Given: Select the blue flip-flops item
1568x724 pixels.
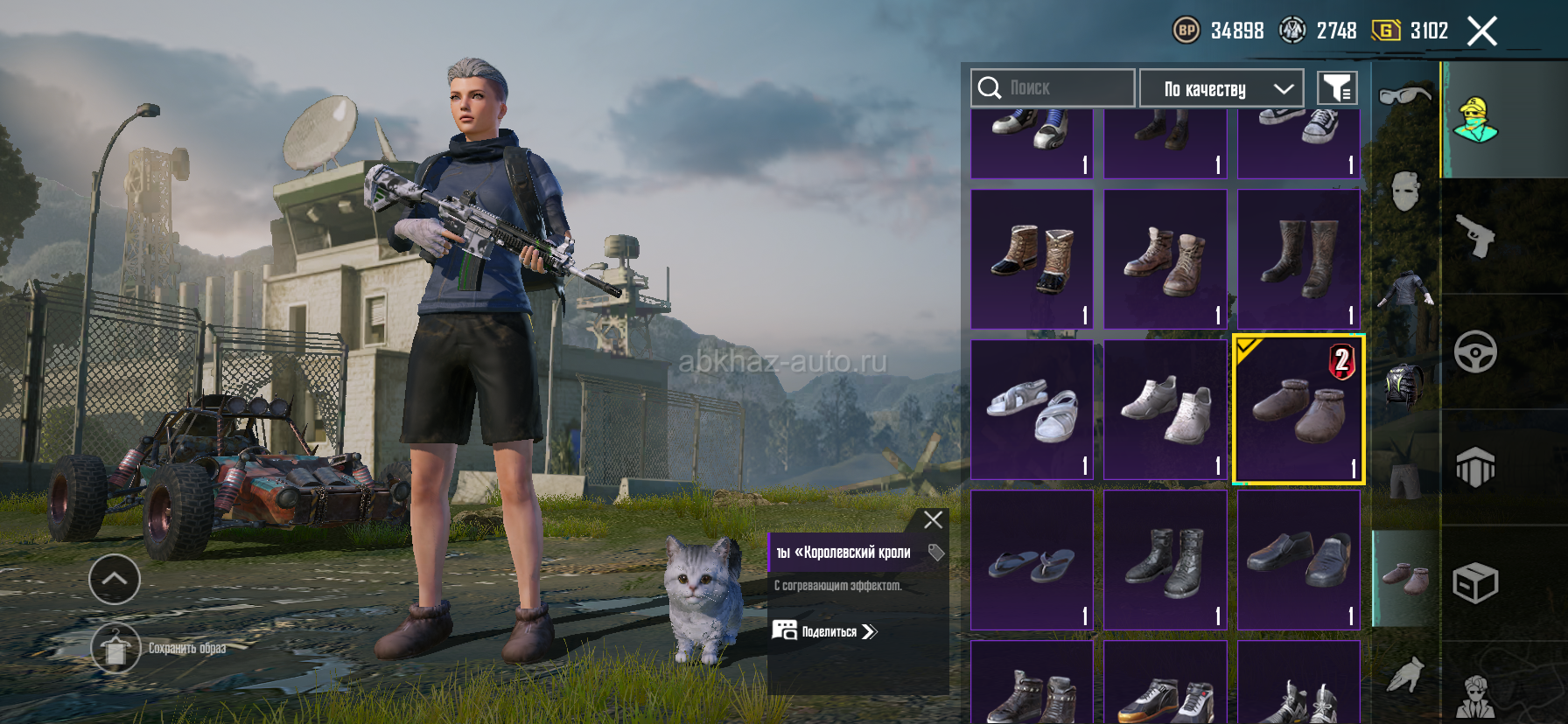Looking at the screenshot, I should (x=1032, y=560).
